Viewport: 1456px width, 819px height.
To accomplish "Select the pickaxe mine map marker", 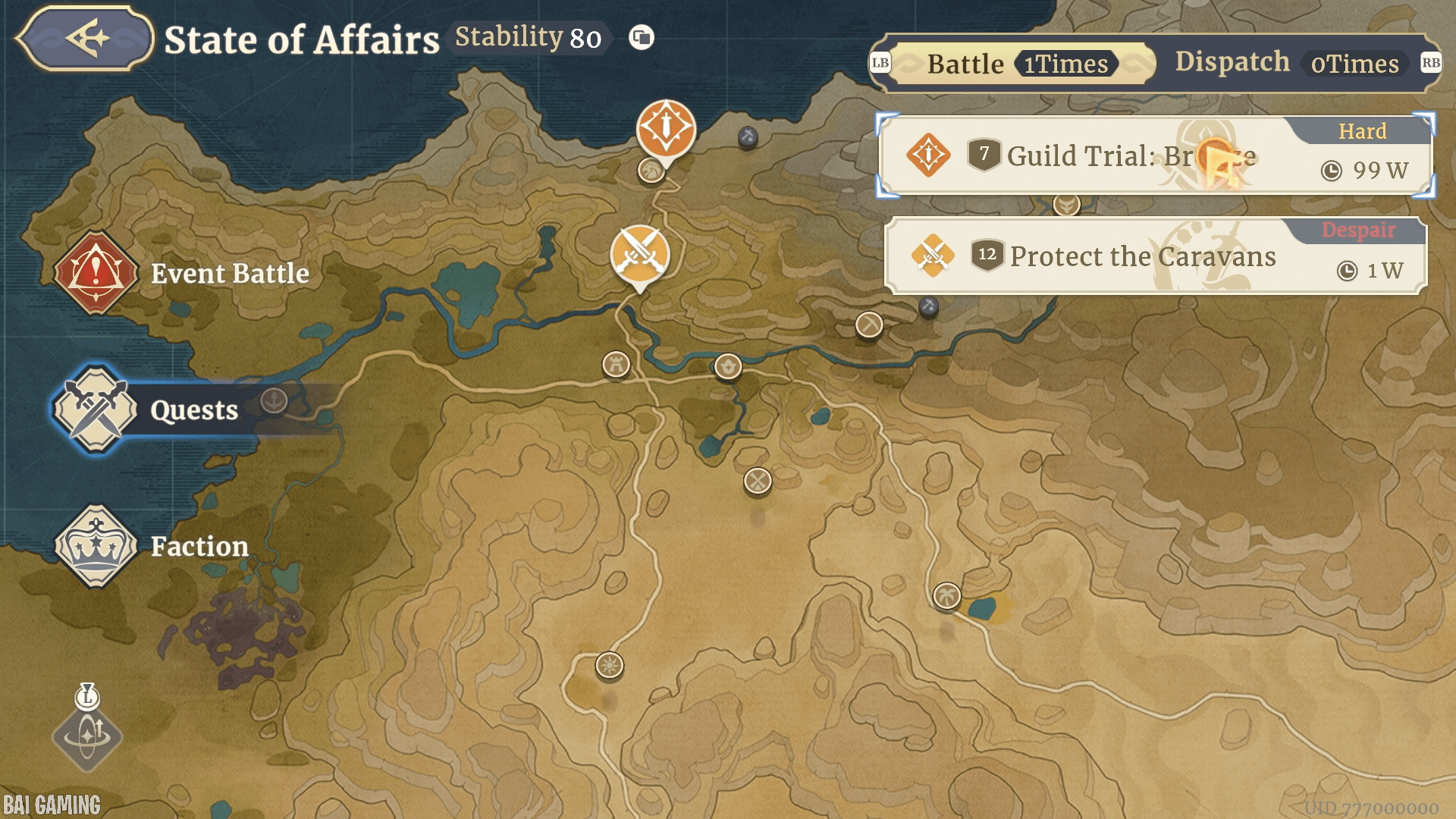I will 869,325.
